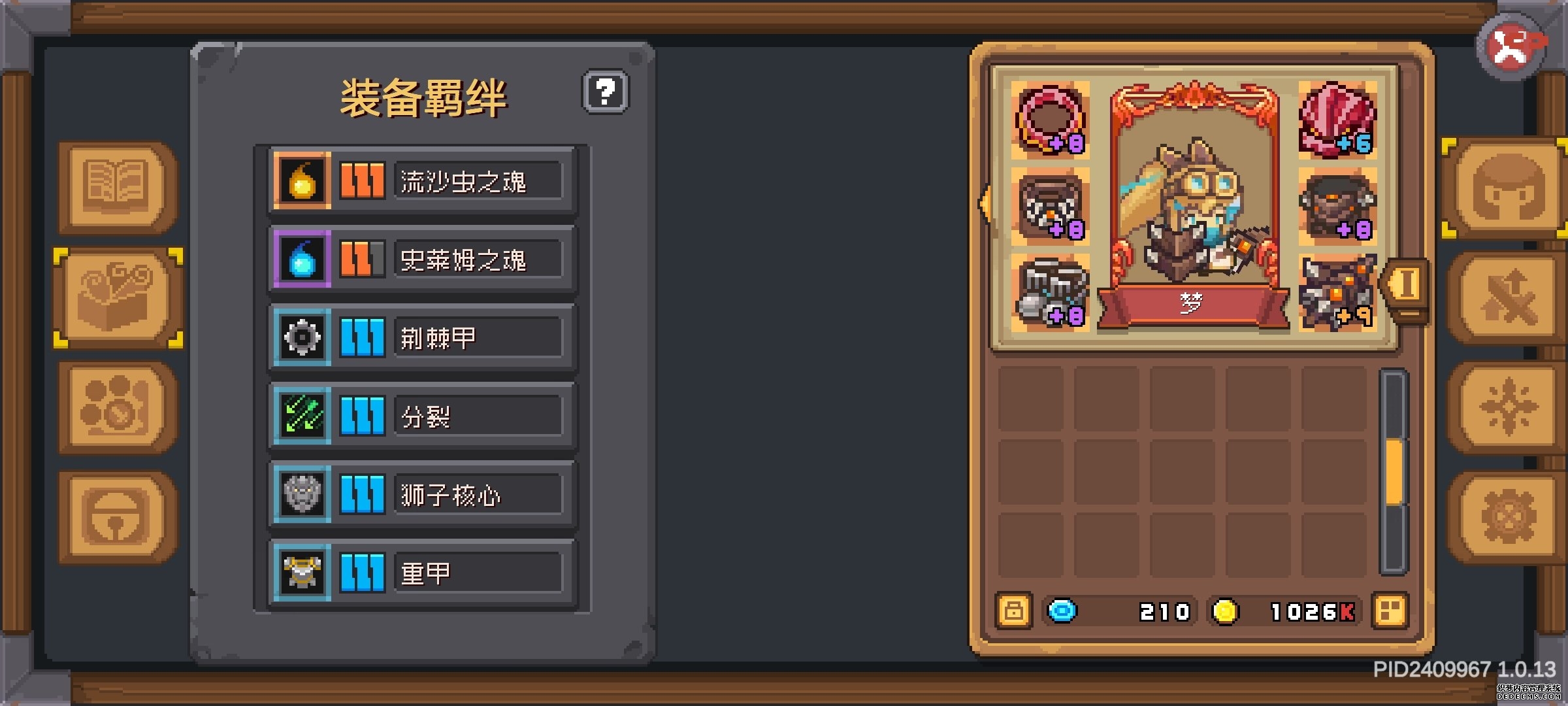Open the Slime Soul bond icon
Screen dimensions: 1568x706
tap(302, 258)
